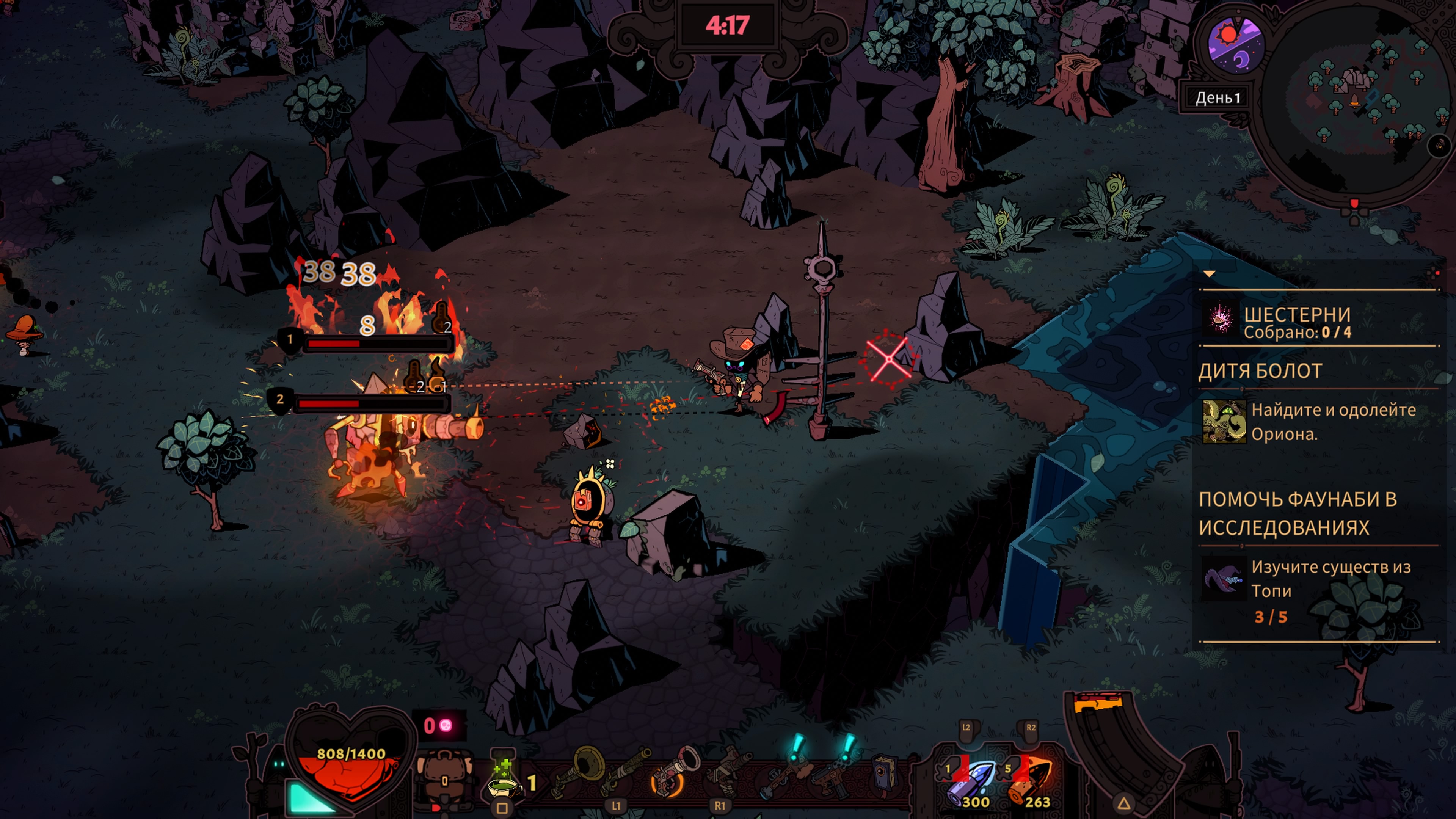Open the ДИТЯ БОЛОТ quest
This screenshot has width=1456, height=819.
tap(1260, 371)
